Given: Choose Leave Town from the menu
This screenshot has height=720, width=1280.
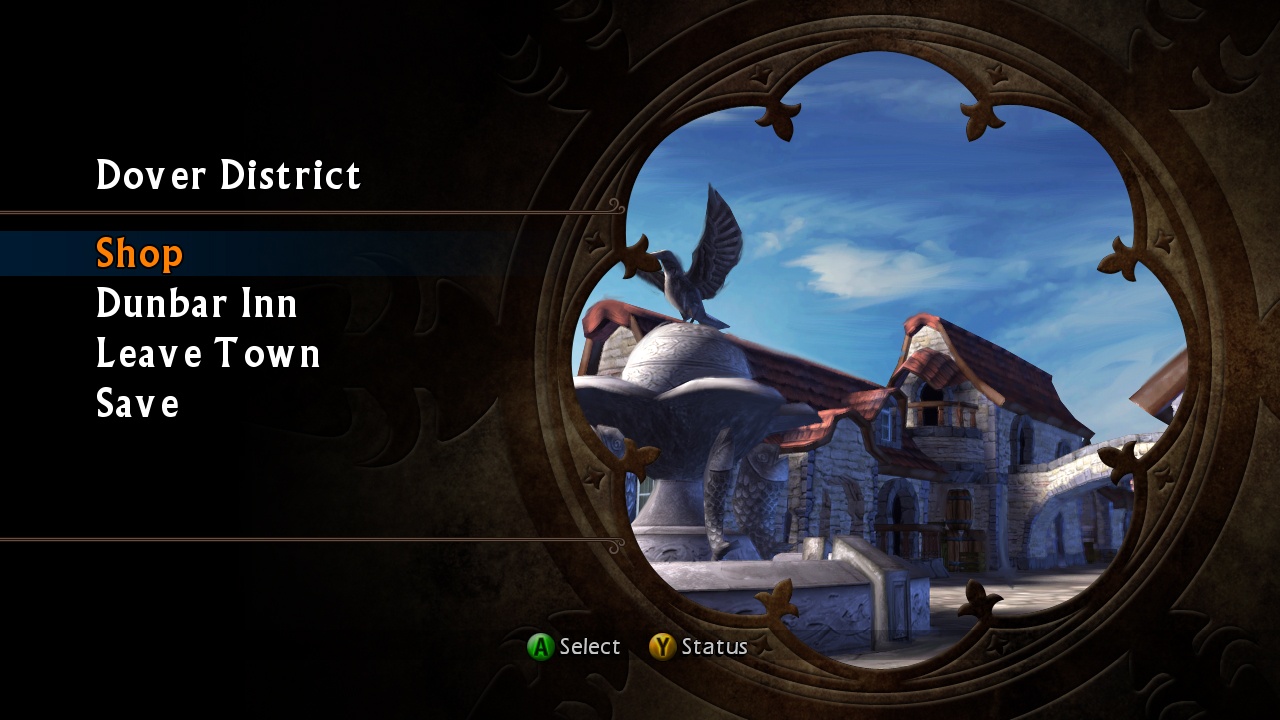Looking at the screenshot, I should coord(207,353).
